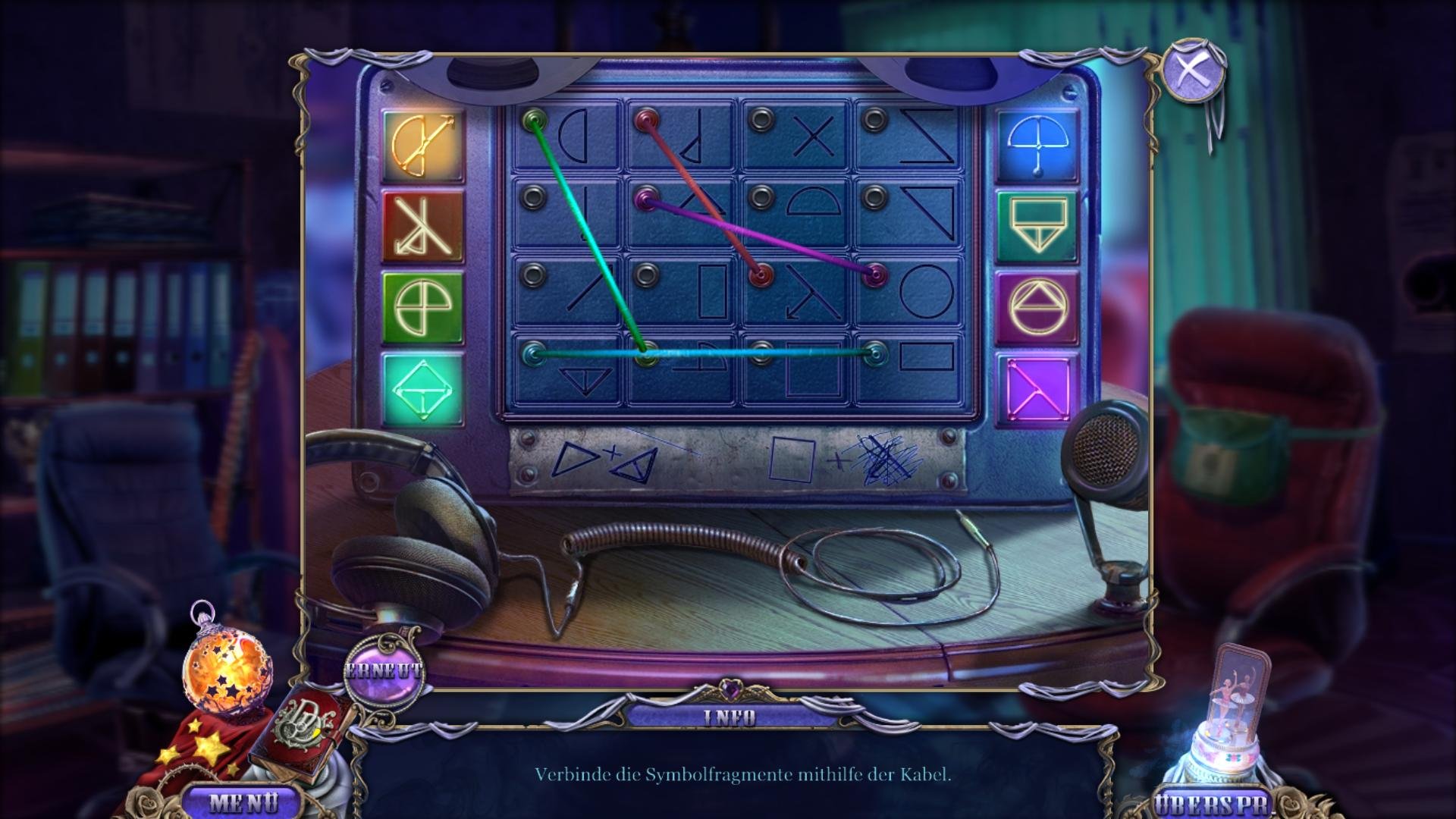This screenshot has height=819, width=1456.
Task: Click the socket on the half-dome fragment tile
Action: (x=761, y=197)
